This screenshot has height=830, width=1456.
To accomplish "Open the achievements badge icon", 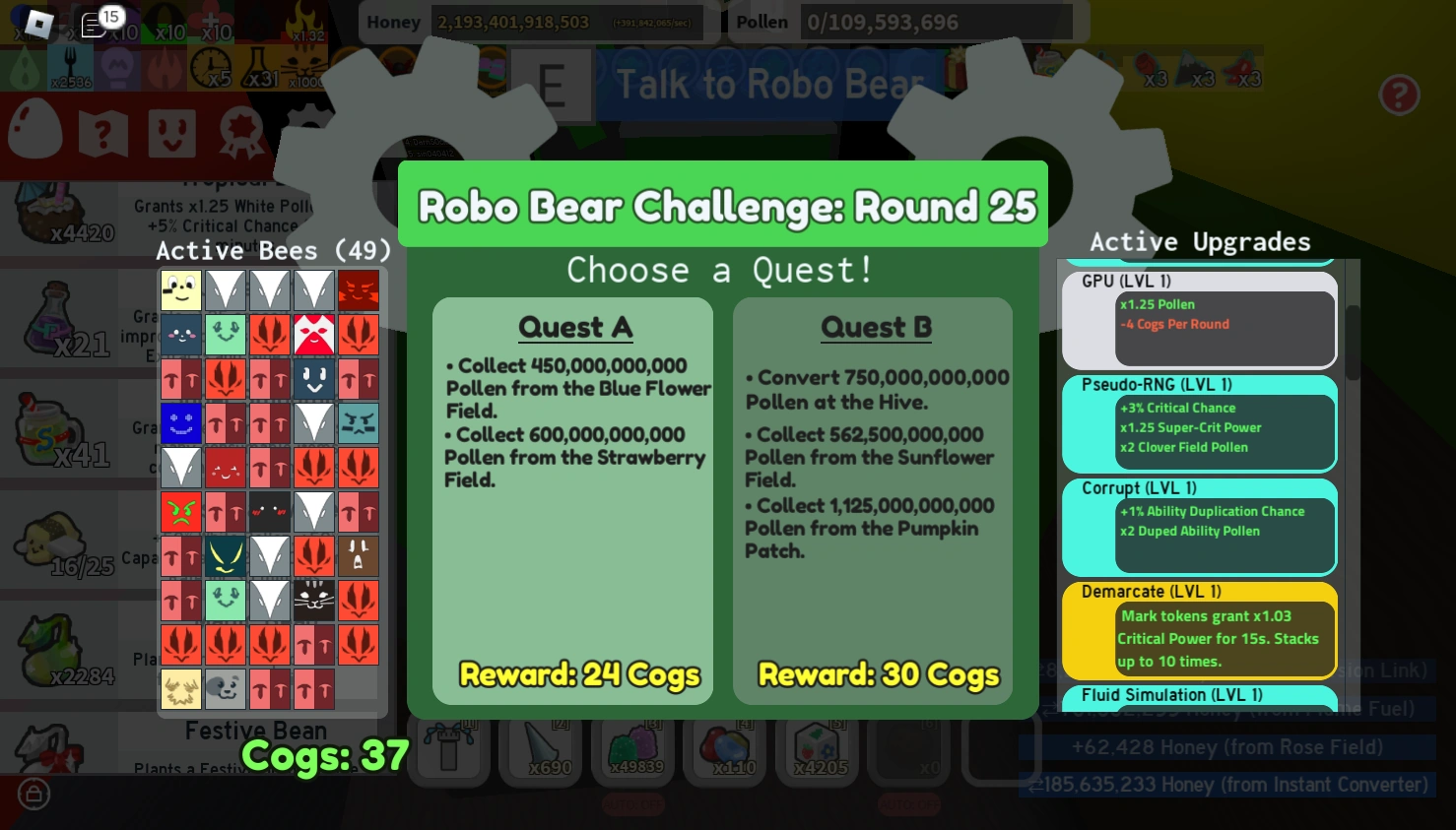I will [239, 133].
